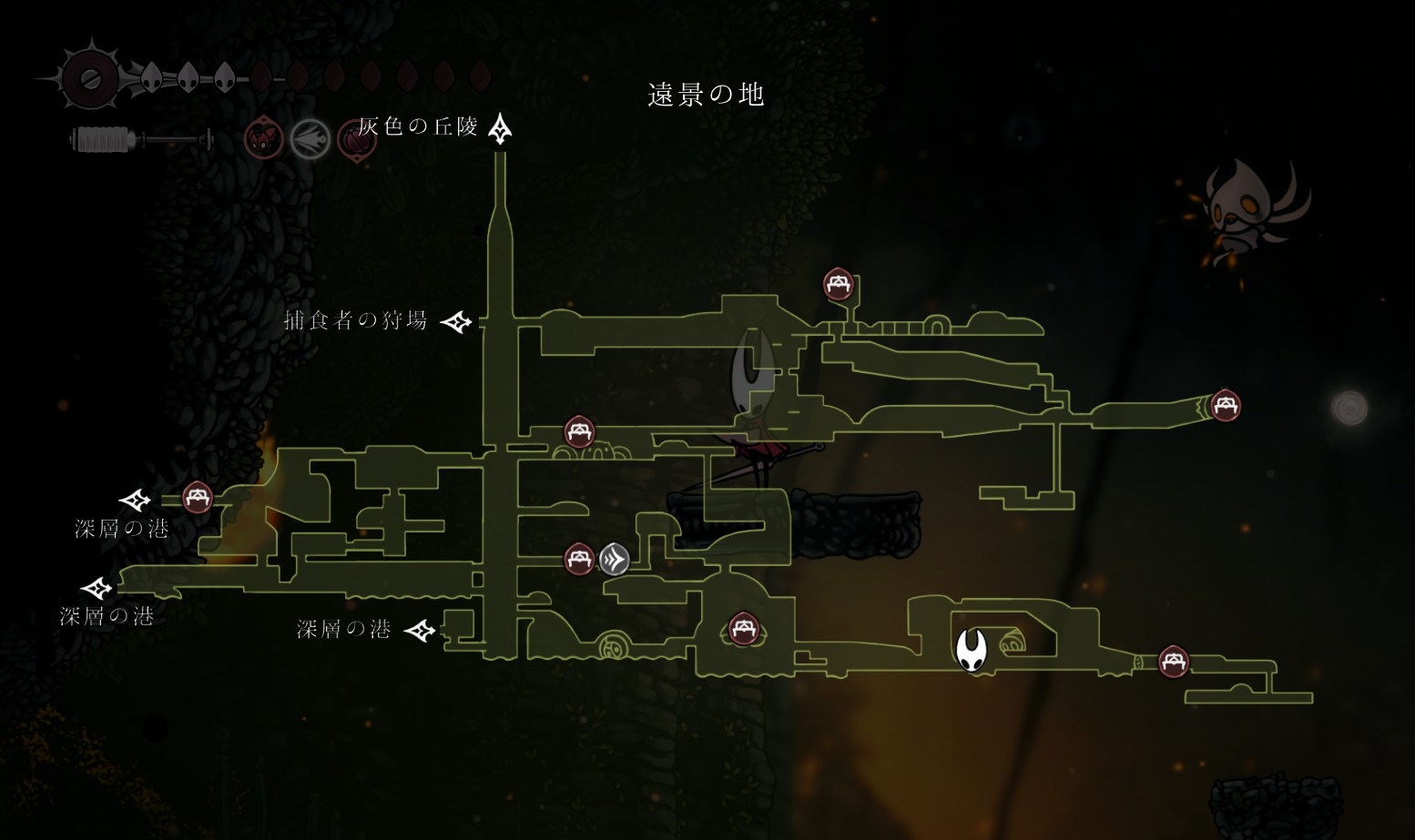Click the grey chevron-arrow map marker
The height and width of the screenshot is (840, 1415).
[x=615, y=559]
